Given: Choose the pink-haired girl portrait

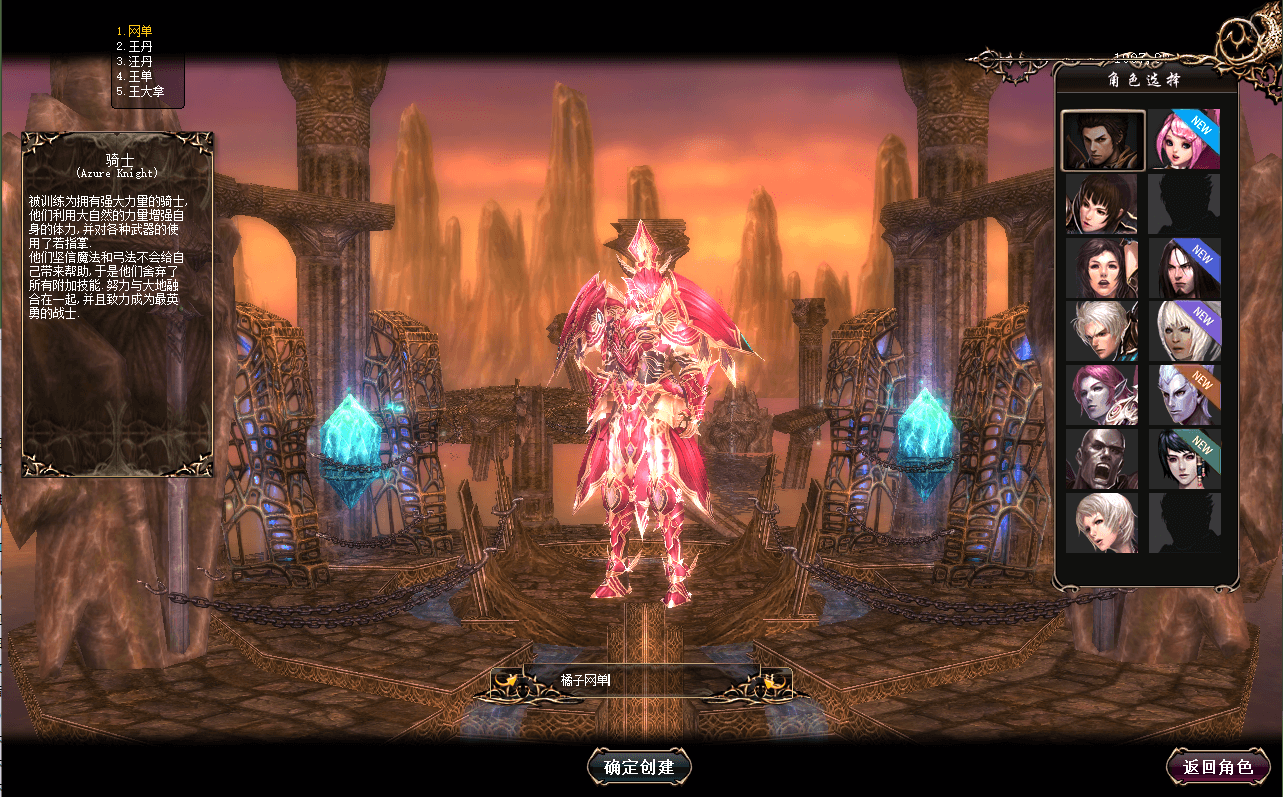Looking at the screenshot, I should [x=1184, y=140].
